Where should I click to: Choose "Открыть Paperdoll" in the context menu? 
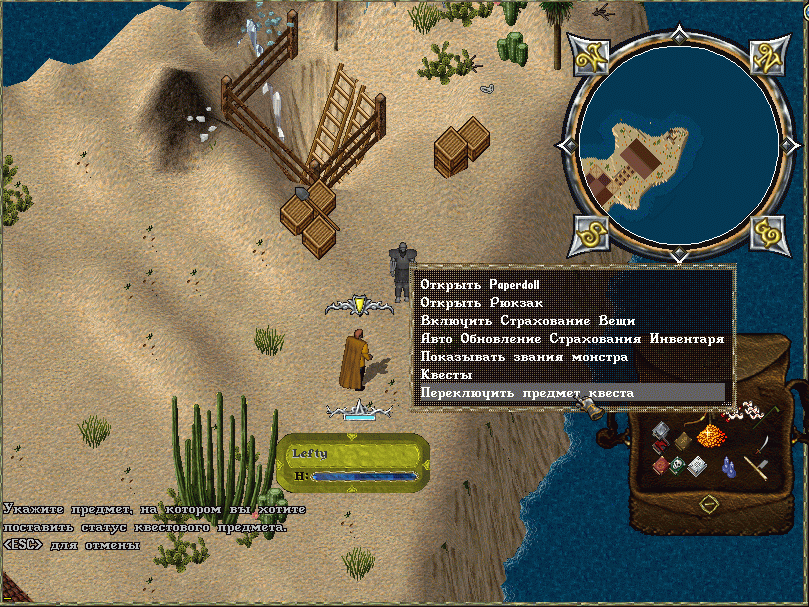point(472,284)
